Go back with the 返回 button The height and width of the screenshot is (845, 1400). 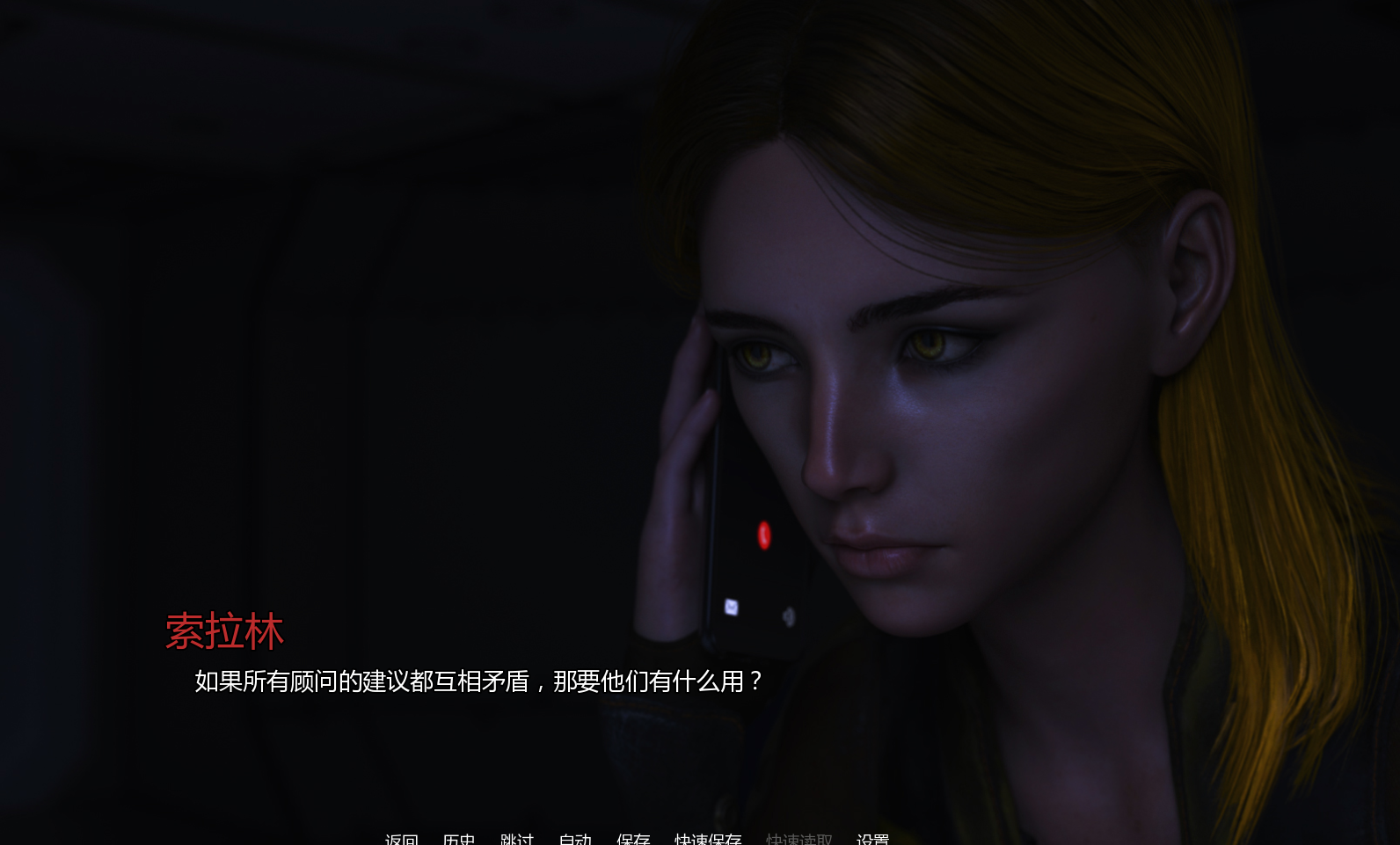pyautogui.click(x=402, y=839)
